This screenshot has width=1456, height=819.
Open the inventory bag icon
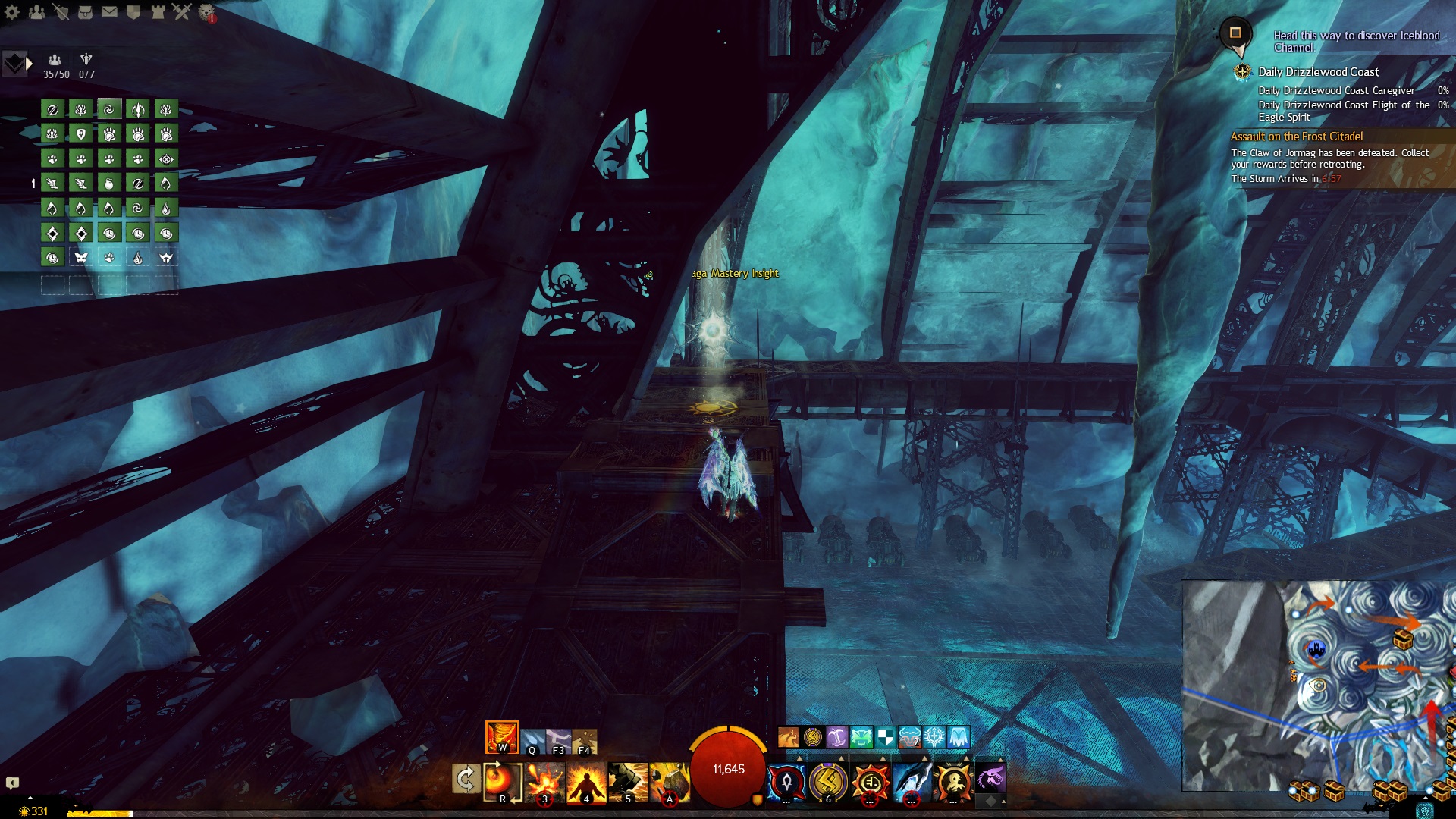click(x=85, y=12)
